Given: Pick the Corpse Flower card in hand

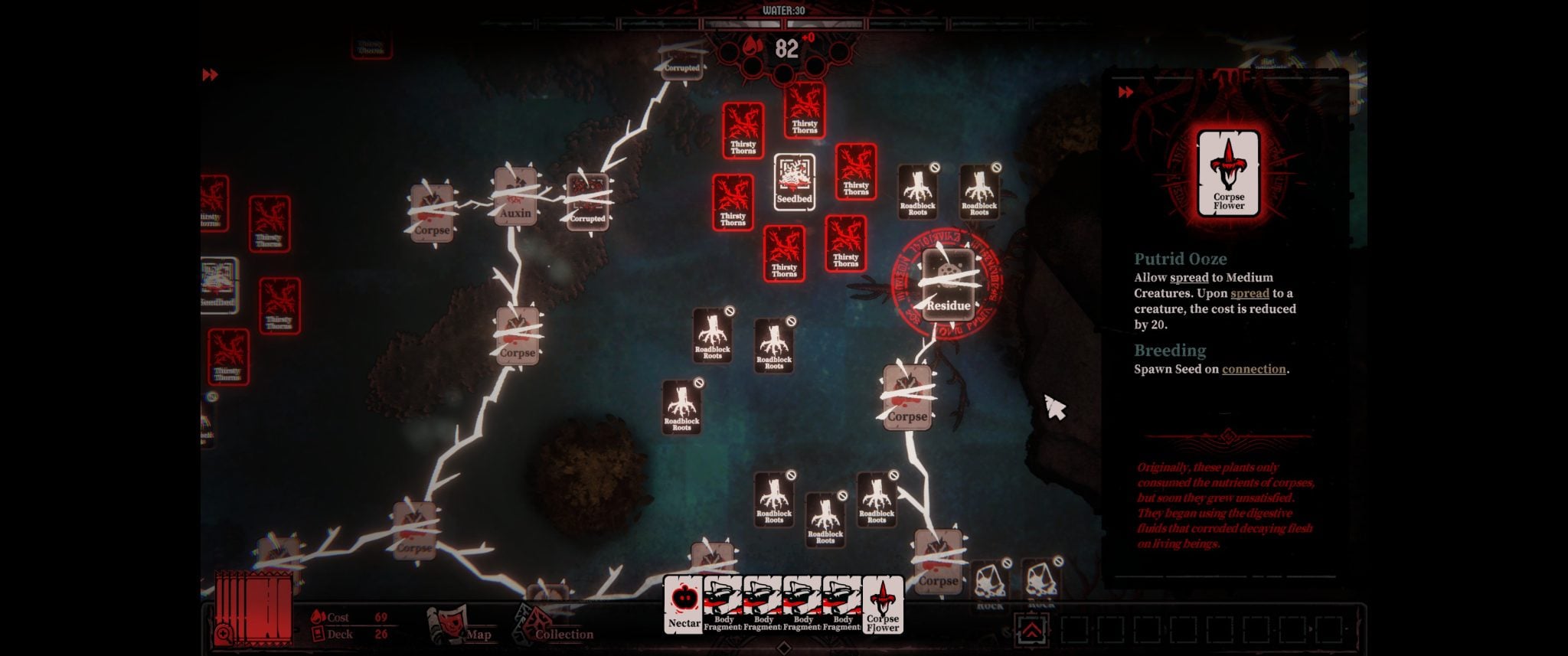Looking at the screenshot, I should tap(883, 605).
